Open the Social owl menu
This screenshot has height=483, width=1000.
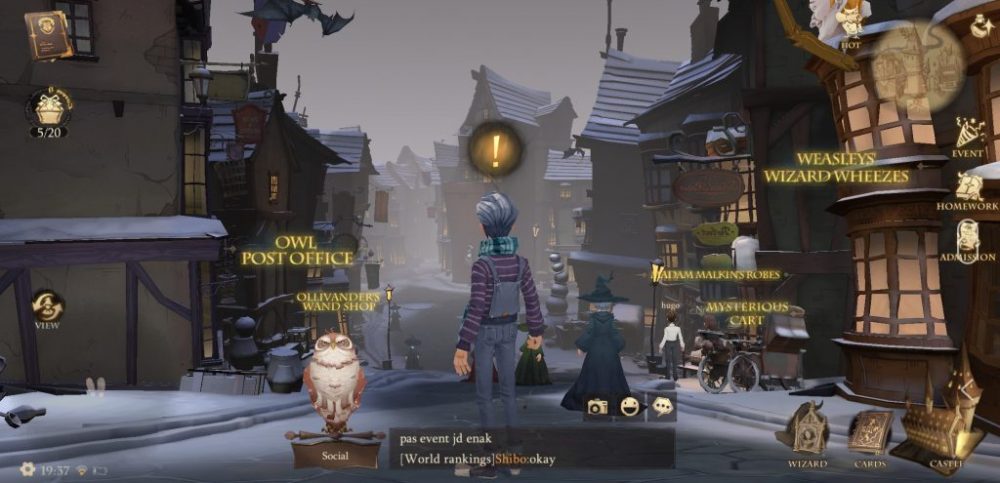pos(335,400)
